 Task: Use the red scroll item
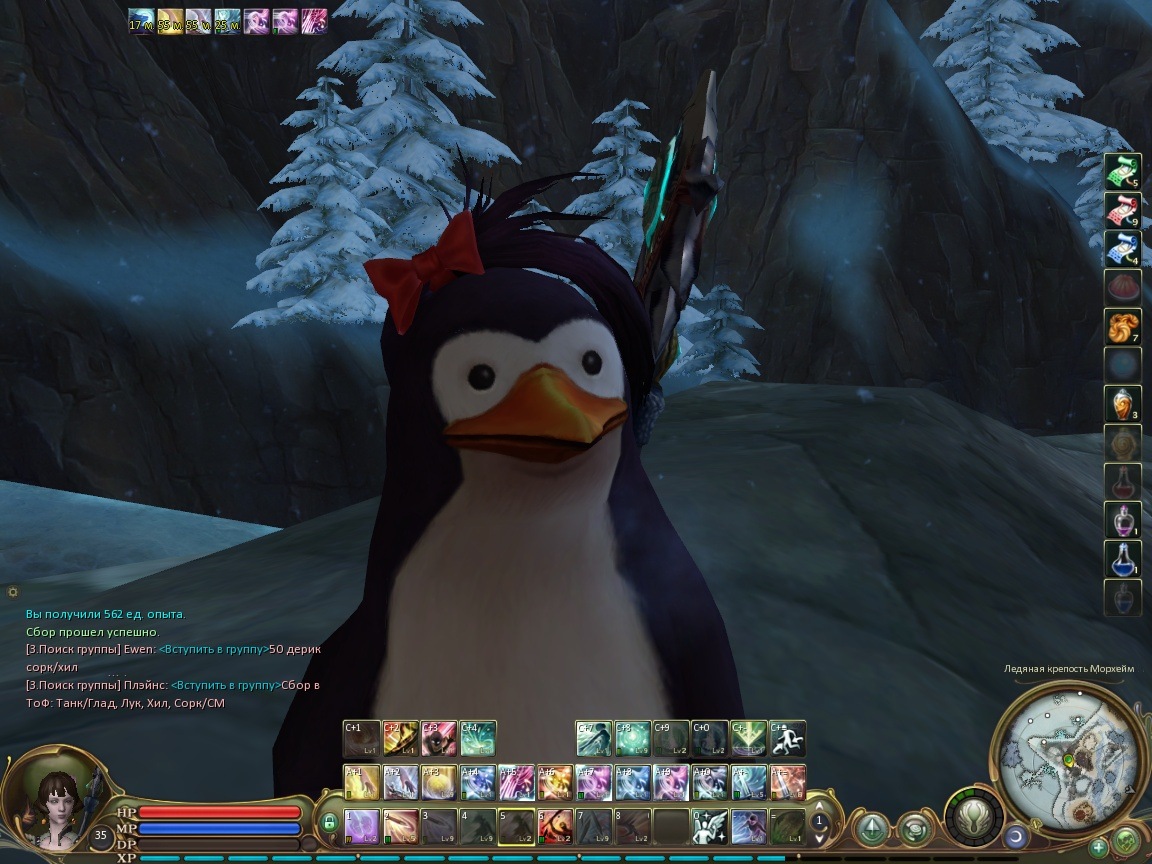[1122, 211]
